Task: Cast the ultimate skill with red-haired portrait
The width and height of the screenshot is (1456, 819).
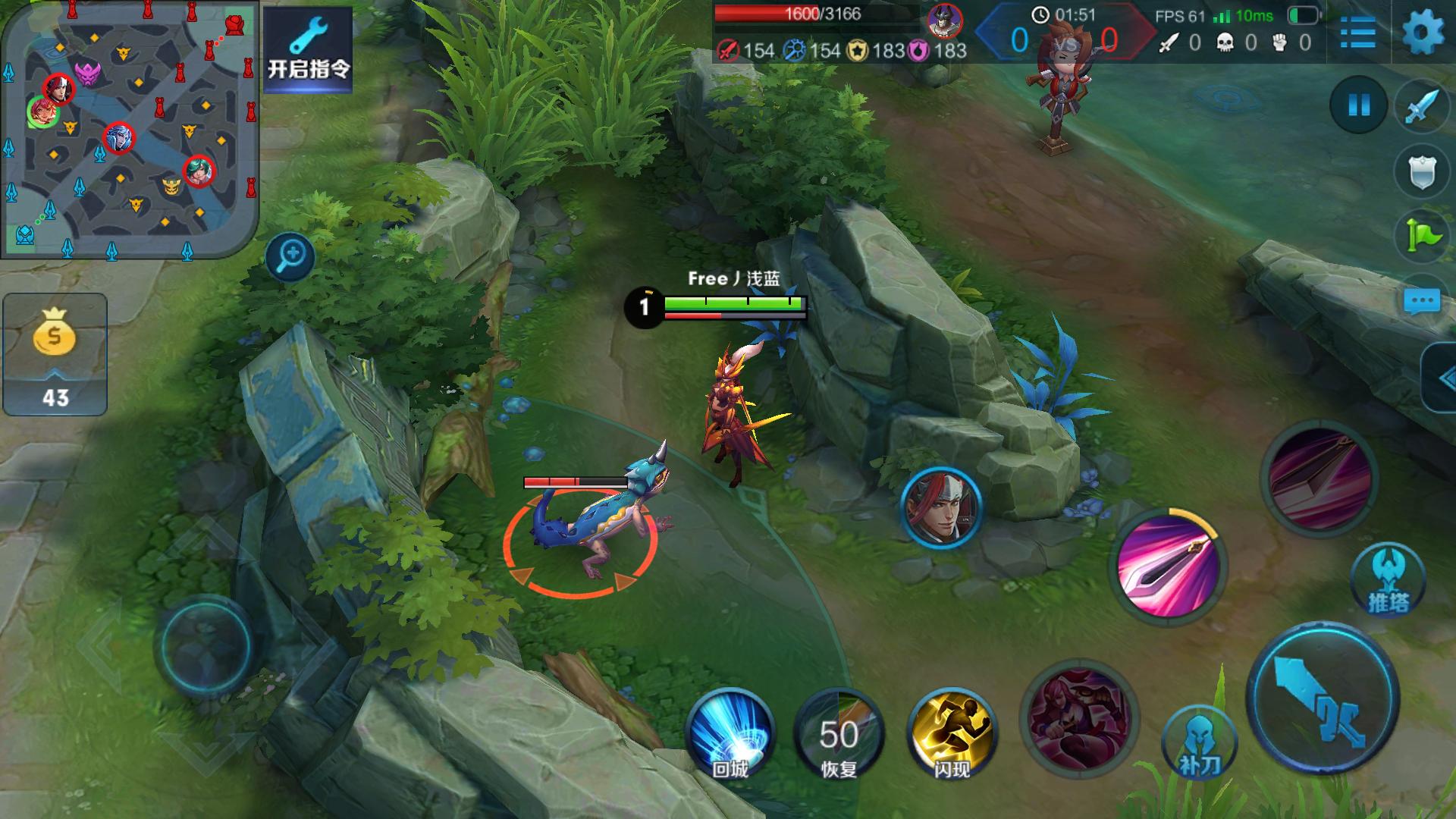Action: [1080, 718]
